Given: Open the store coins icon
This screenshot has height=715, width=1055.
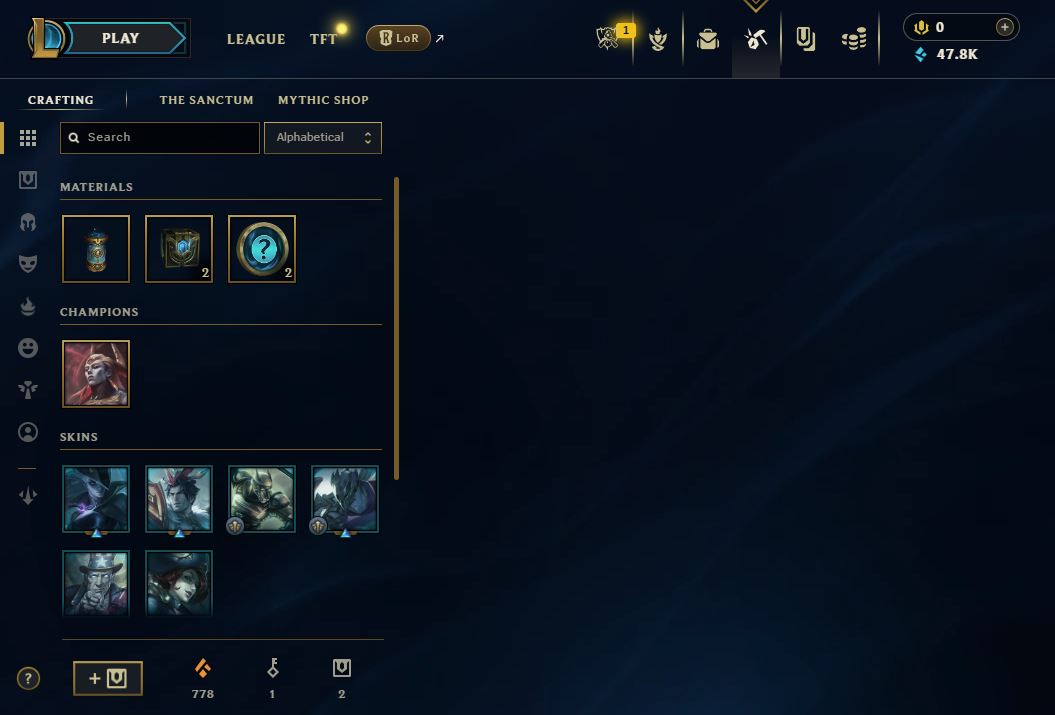Looking at the screenshot, I should pyautogui.click(x=854, y=39).
